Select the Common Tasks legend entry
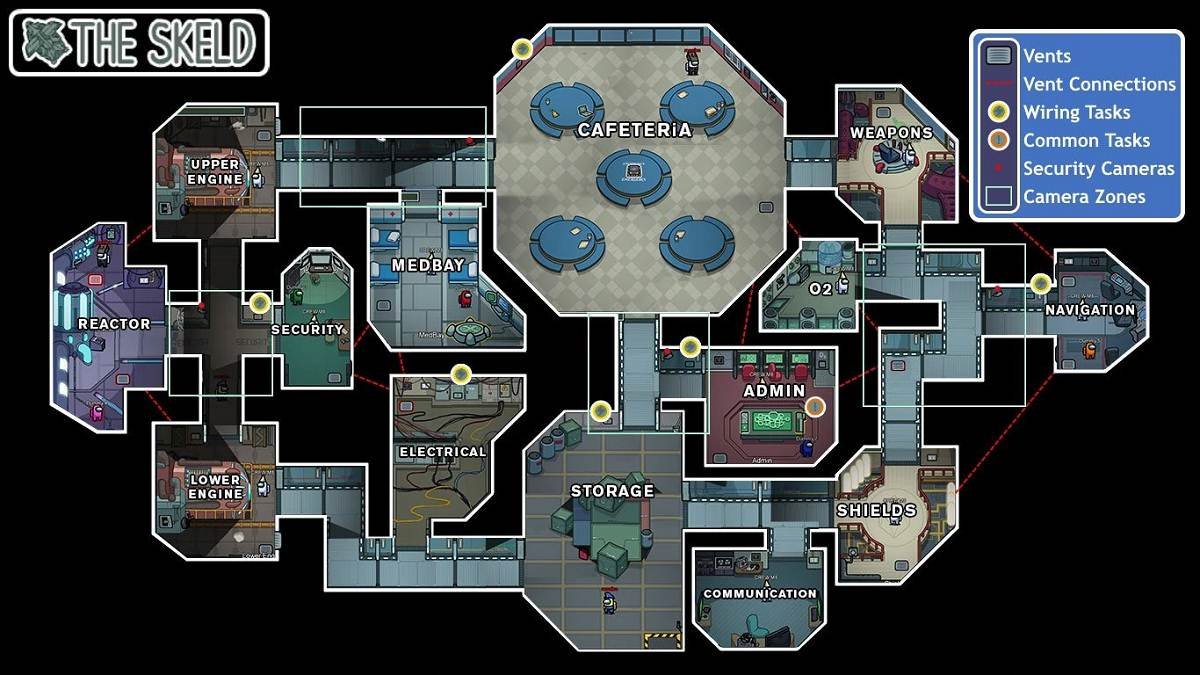Screen dimensions: 1200x675 click(x=1086, y=141)
